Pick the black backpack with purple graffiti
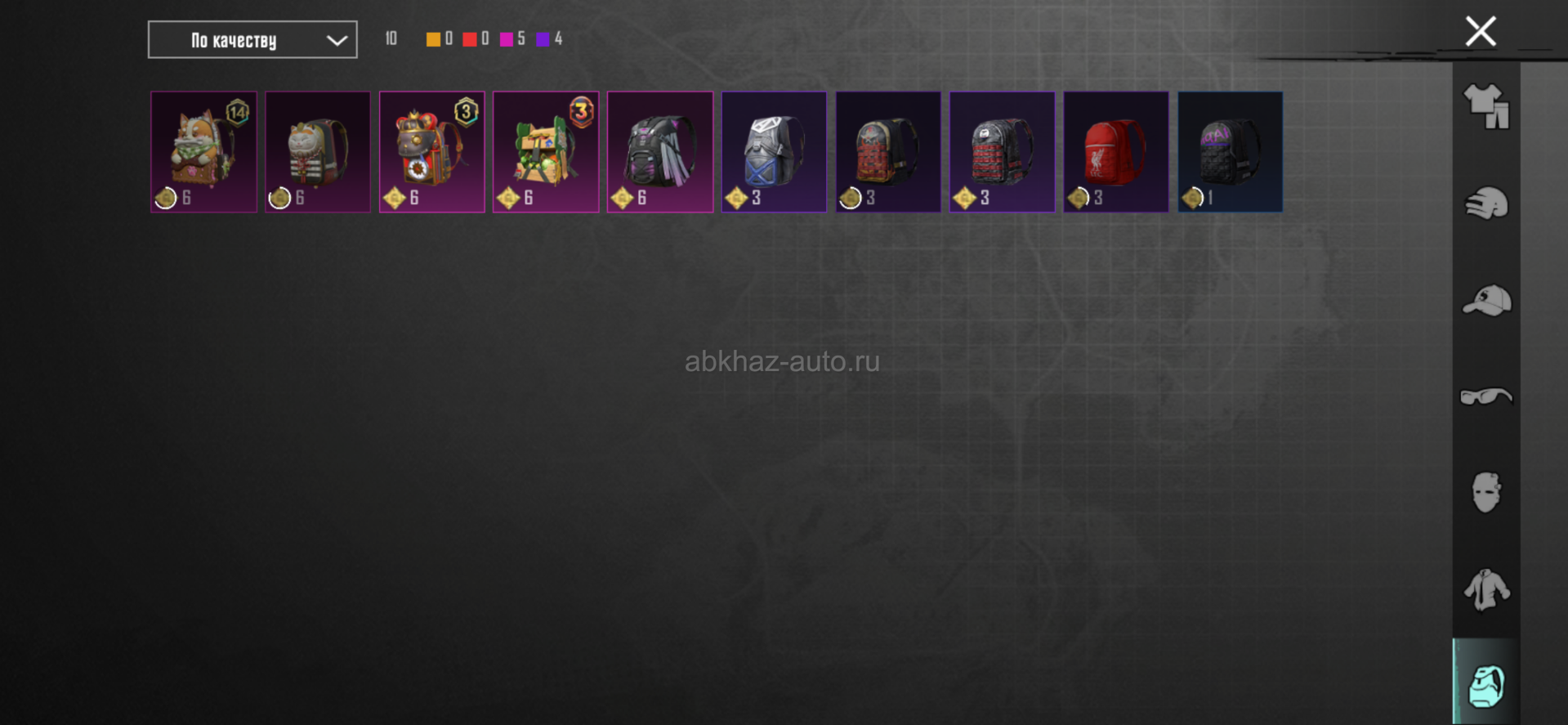 (x=1230, y=152)
